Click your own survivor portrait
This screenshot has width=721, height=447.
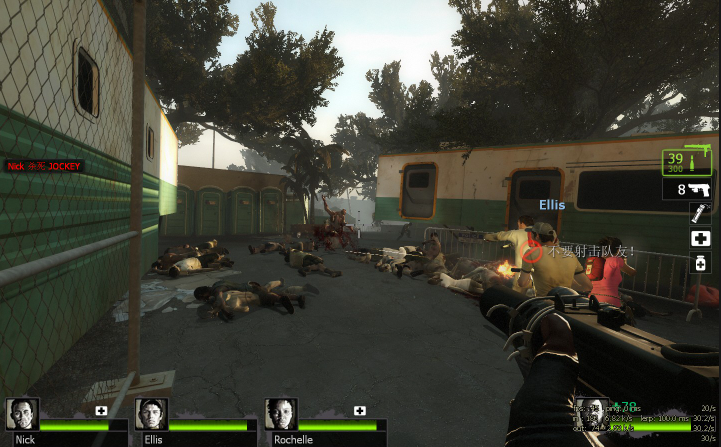[x=592, y=414]
